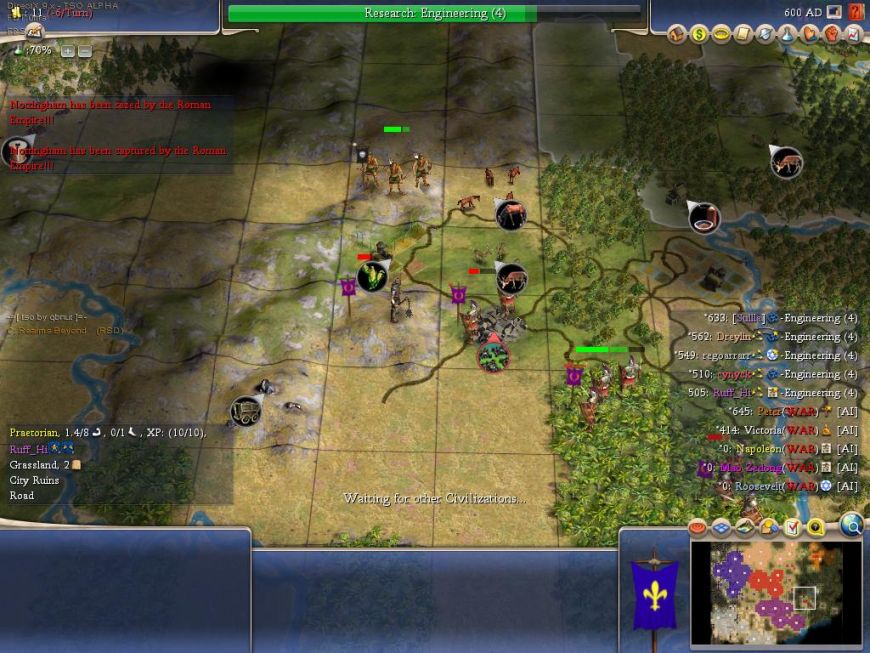870x653 pixels.
Task: Open the Info Screen graph icon
Action: point(853,35)
